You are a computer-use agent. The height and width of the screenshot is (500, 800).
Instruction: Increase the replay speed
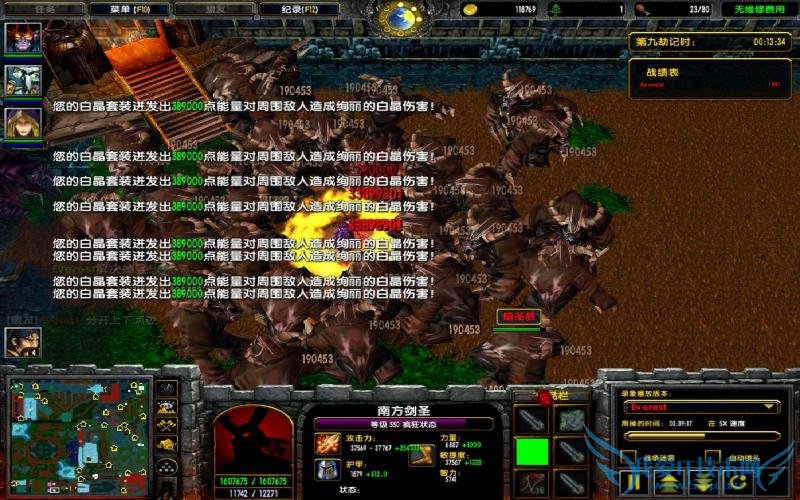671,482
